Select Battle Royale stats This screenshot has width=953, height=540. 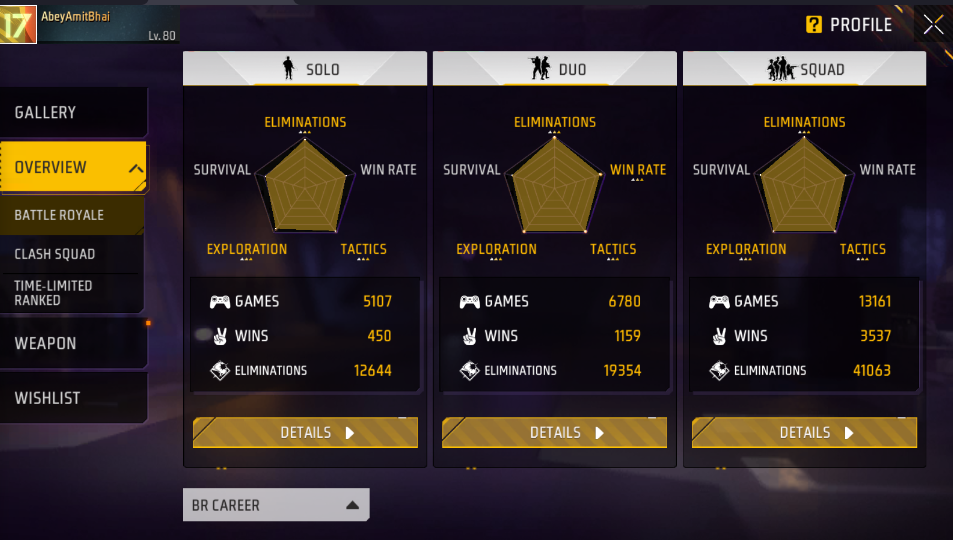[72, 215]
